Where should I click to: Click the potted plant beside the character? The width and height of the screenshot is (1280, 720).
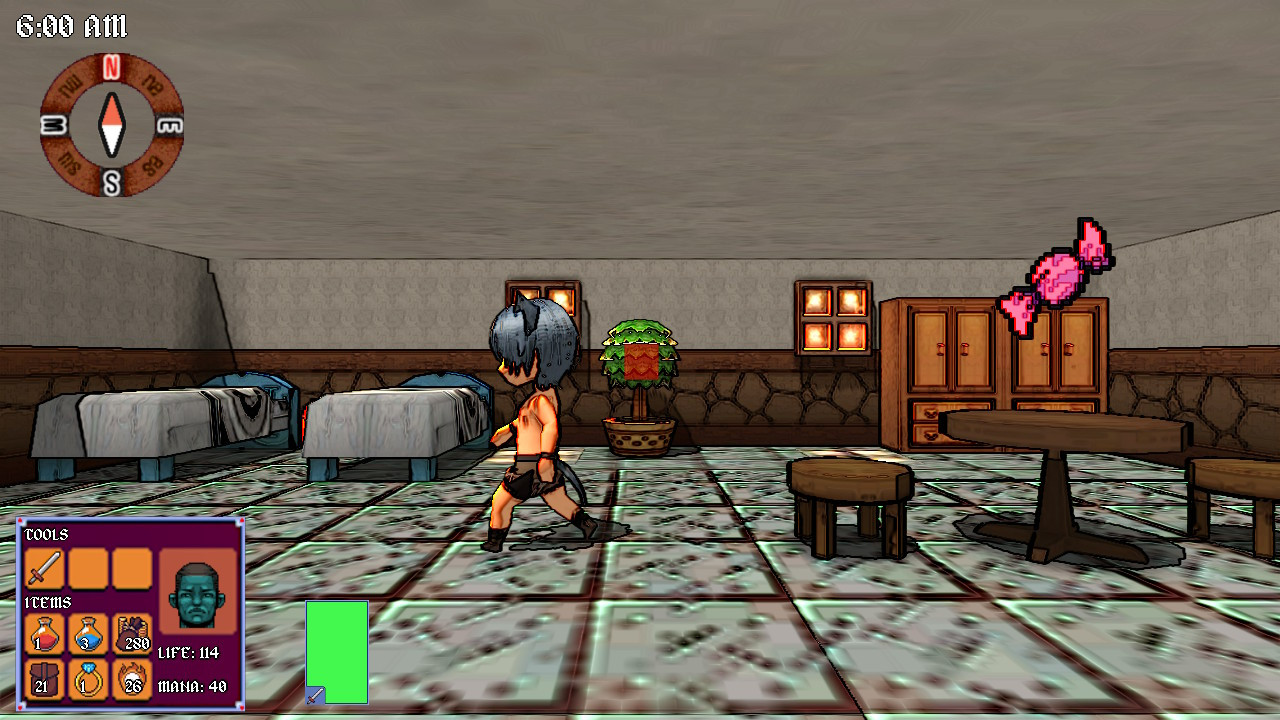pos(638,385)
